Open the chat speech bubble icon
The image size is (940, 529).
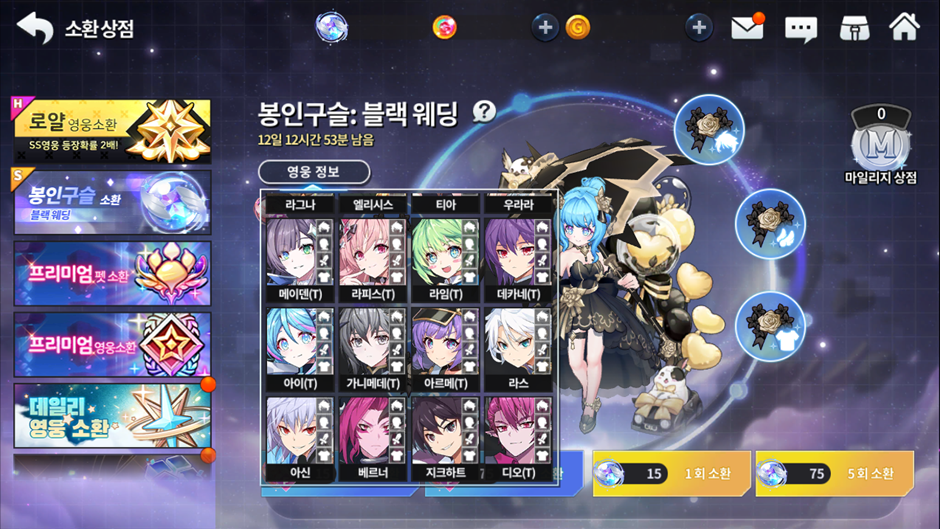(801, 28)
